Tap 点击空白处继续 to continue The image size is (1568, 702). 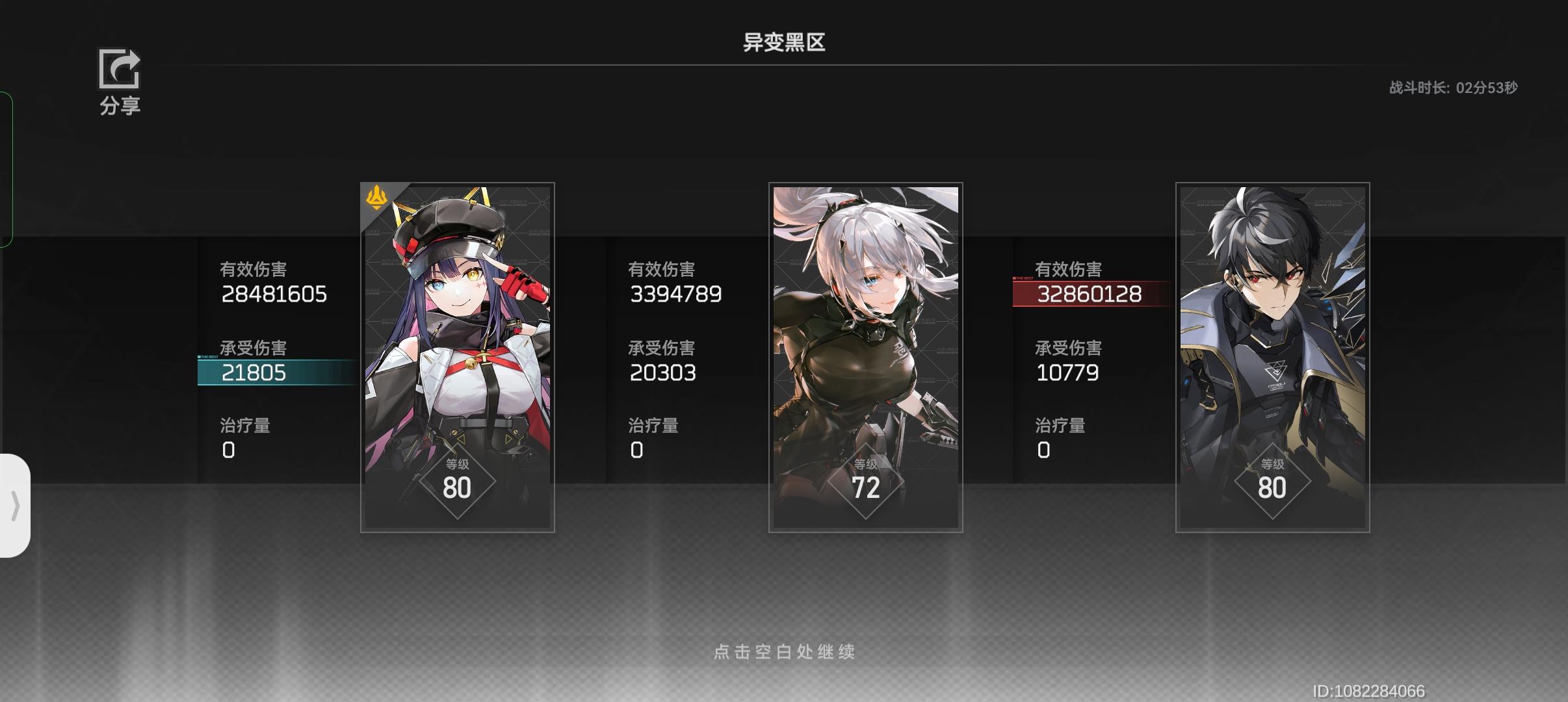tap(784, 652)
